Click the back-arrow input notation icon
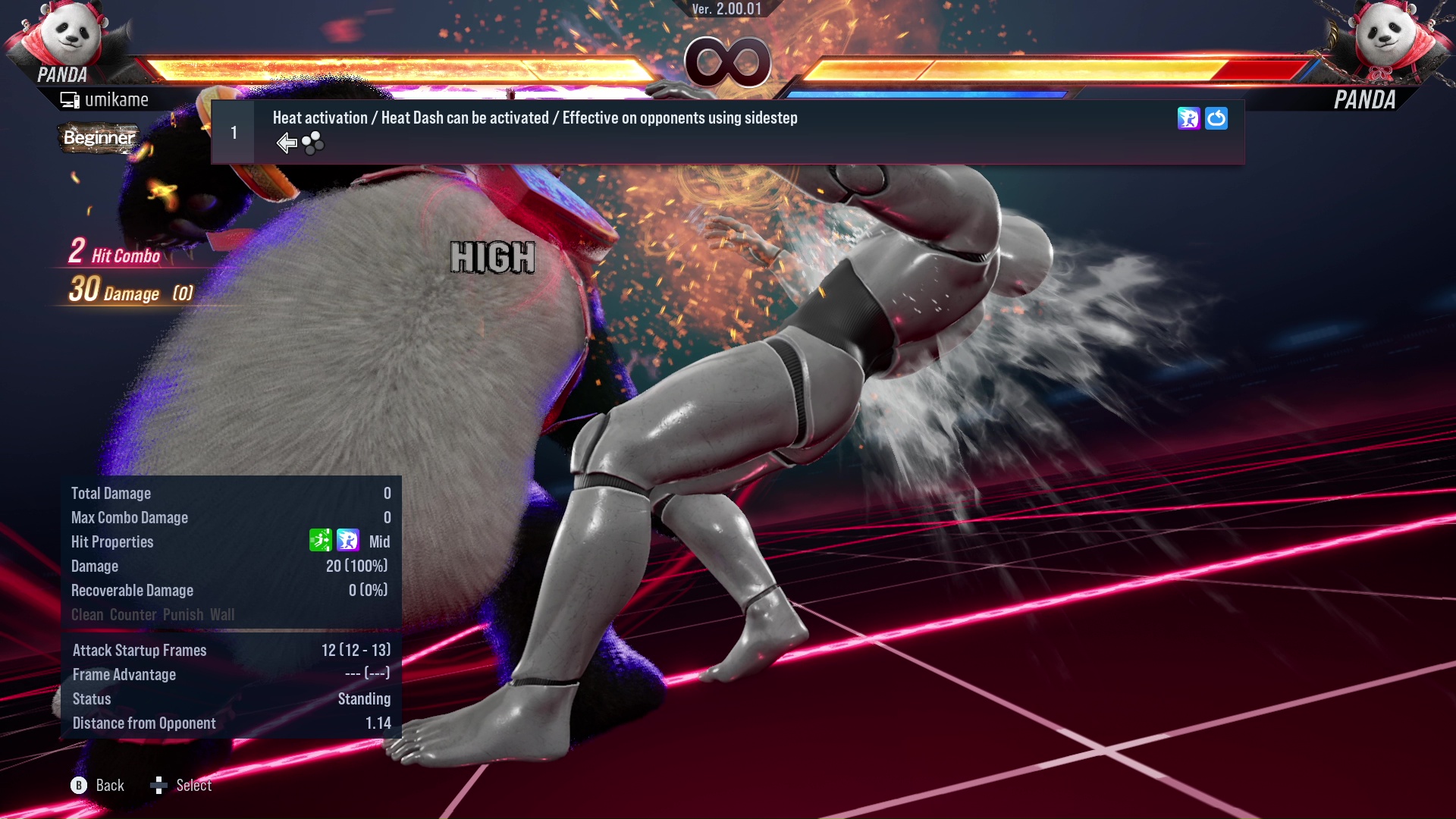 point(286,143)
